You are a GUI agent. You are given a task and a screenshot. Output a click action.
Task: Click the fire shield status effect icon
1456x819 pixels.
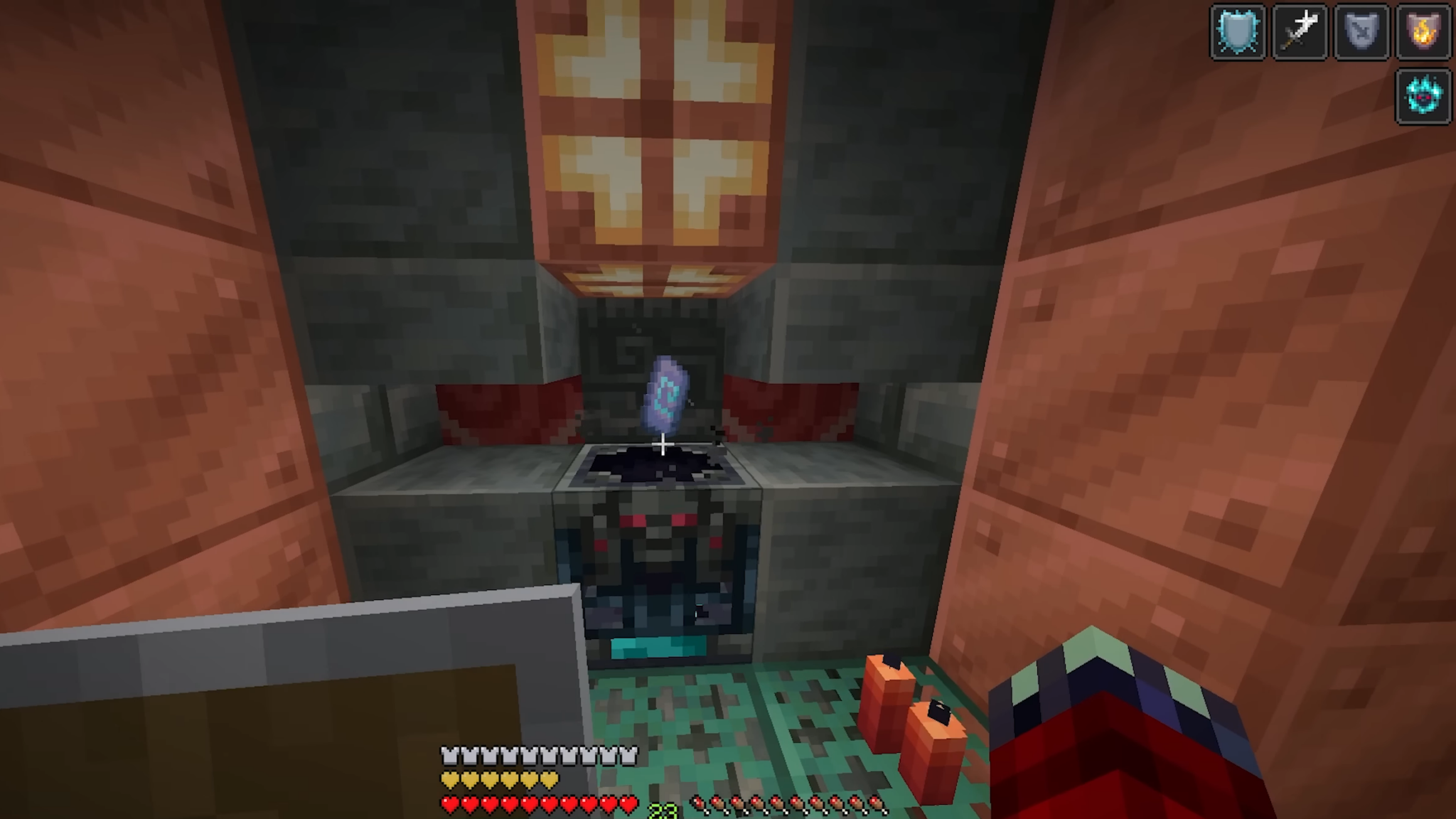(1423, 31)
